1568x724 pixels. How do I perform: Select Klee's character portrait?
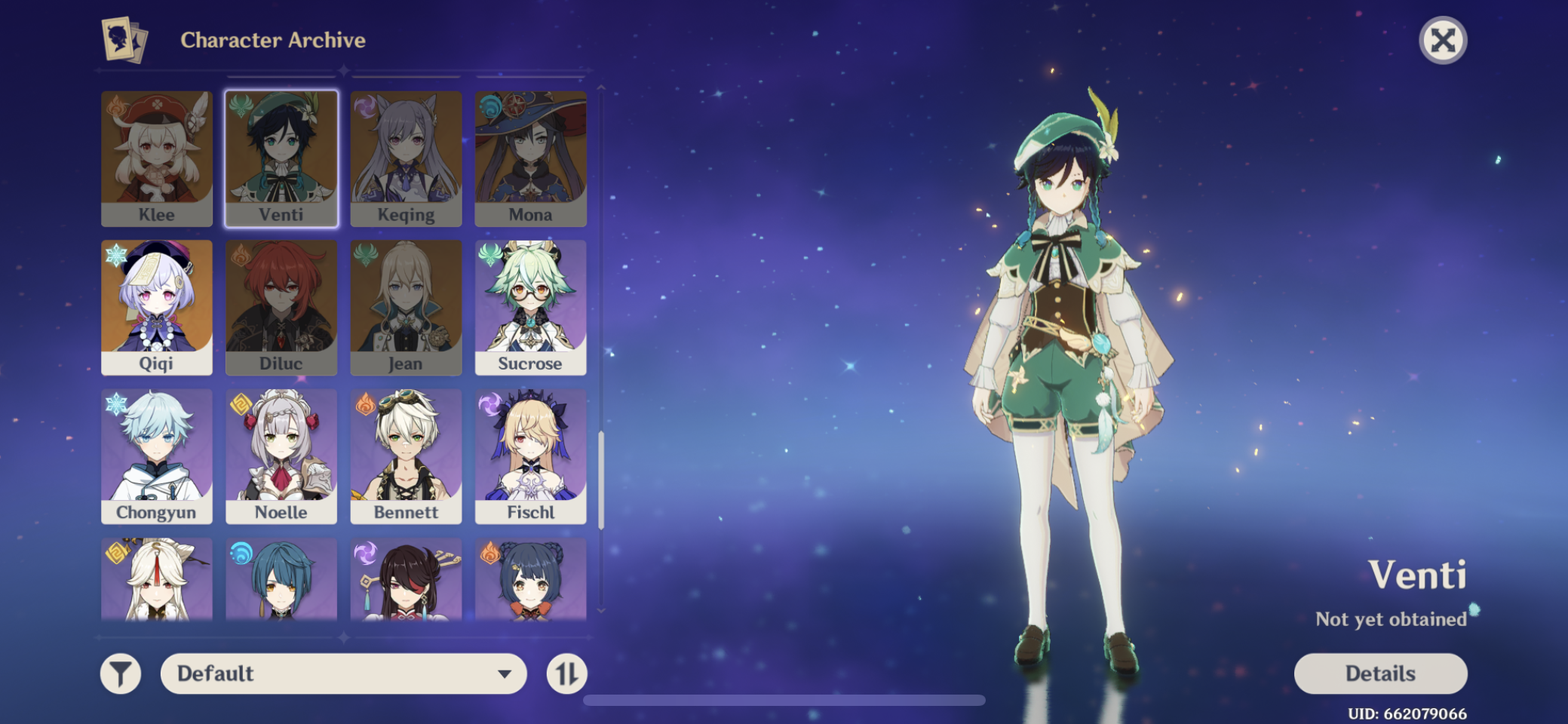(157, 158)
